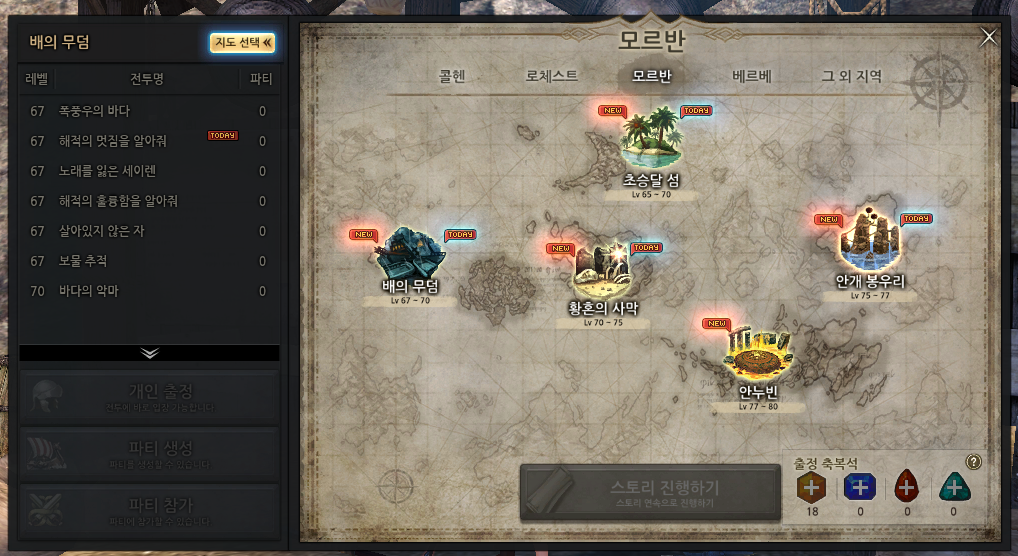
Task: Open the blessing stone help question mark
Action: coord(974,462)
